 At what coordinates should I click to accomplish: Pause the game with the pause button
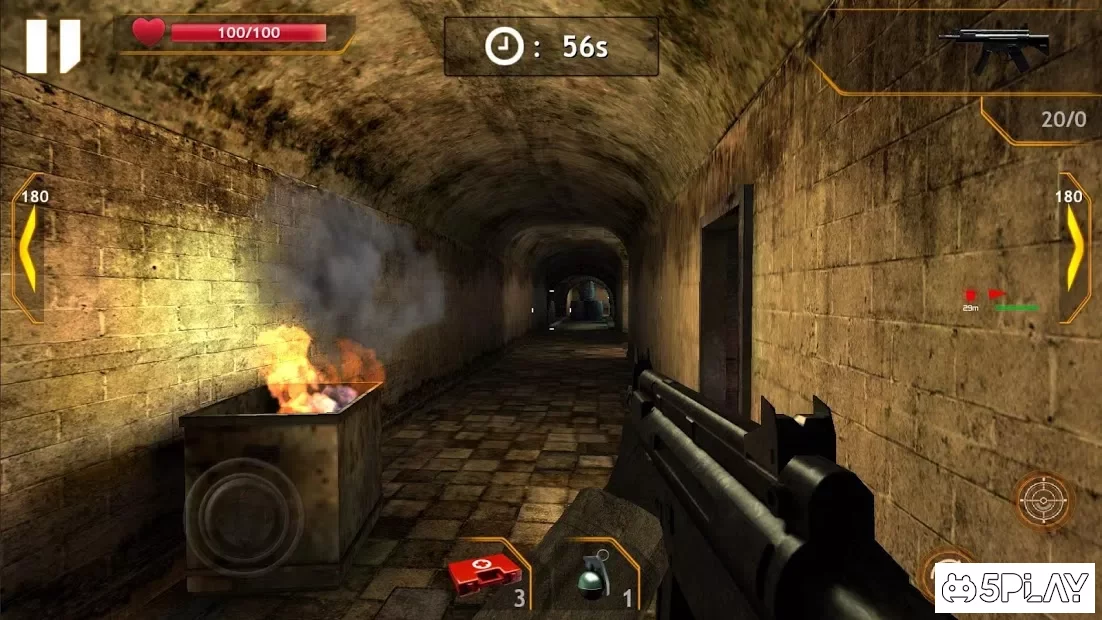point(53,46)
